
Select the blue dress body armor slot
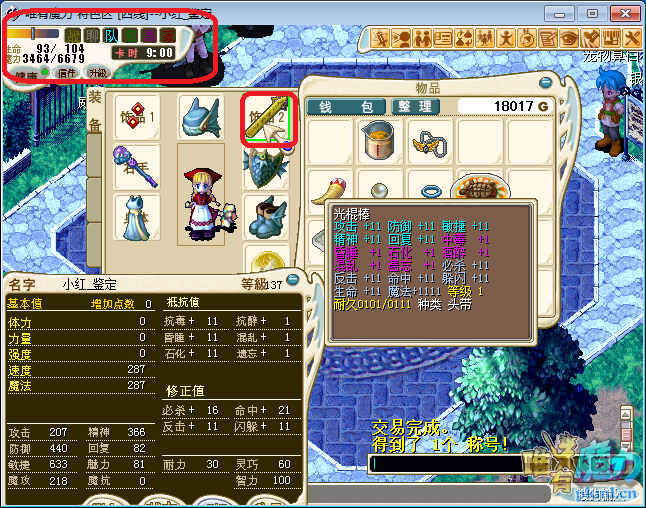tap(137, 217)
